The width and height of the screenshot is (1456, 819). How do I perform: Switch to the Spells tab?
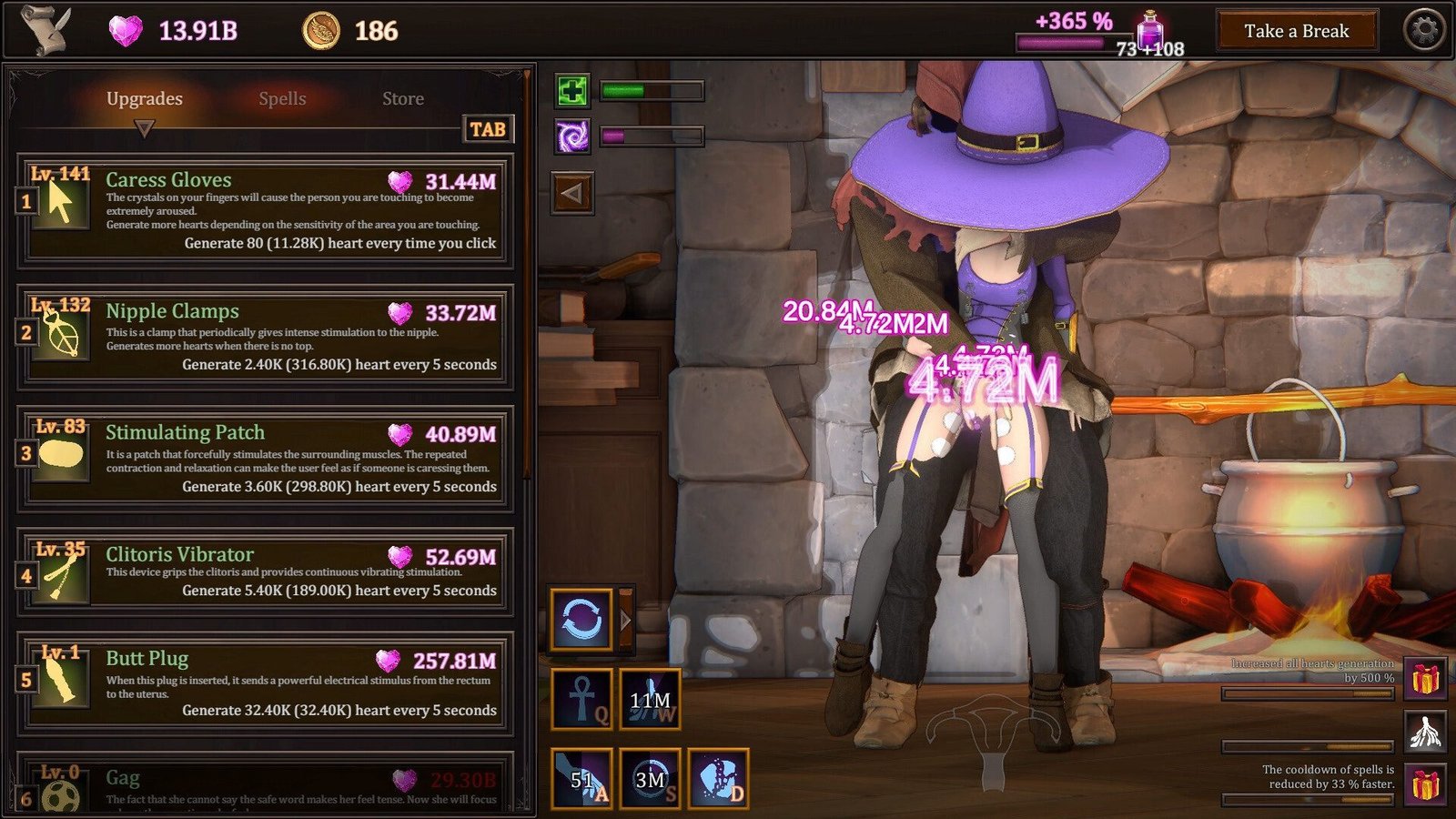(282, 98)
